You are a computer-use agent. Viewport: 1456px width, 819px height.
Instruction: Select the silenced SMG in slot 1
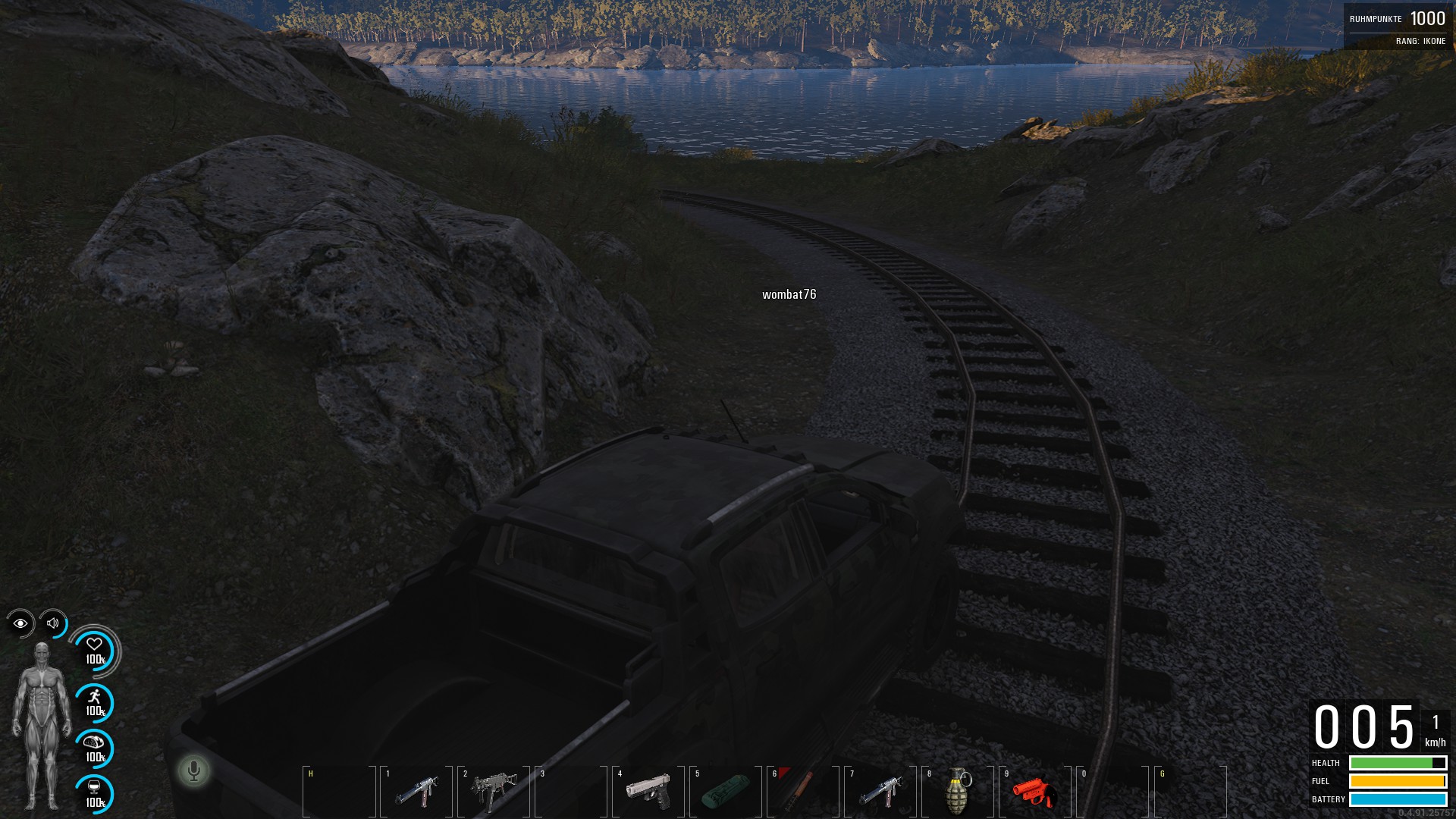[x=416, y=791]
